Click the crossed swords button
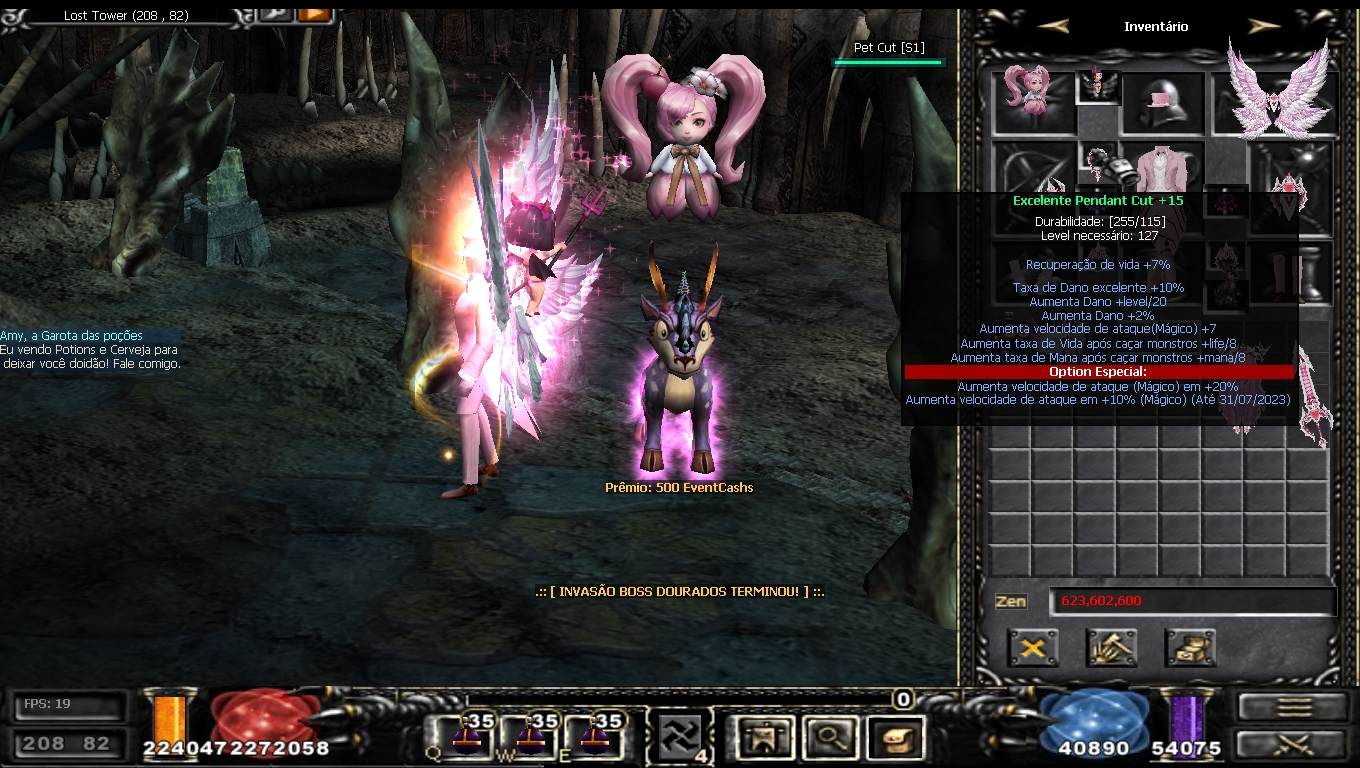1360x768 pixels. pyautogui.click(x=1294, y=745)
